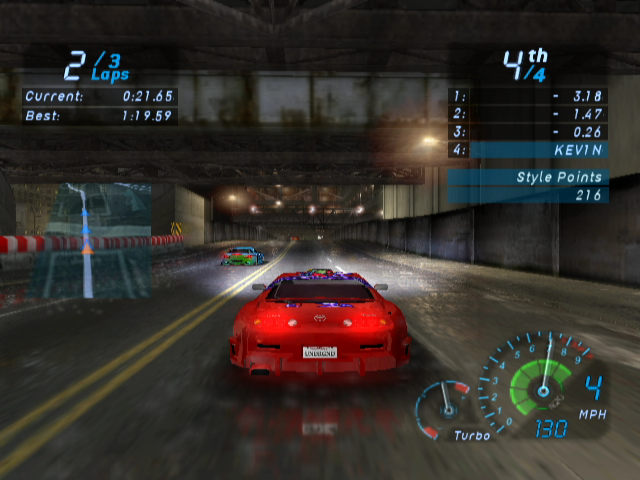Select the first-place row in the standings
The height and width of the screenshot is (480, 640).
coord(528,97)
